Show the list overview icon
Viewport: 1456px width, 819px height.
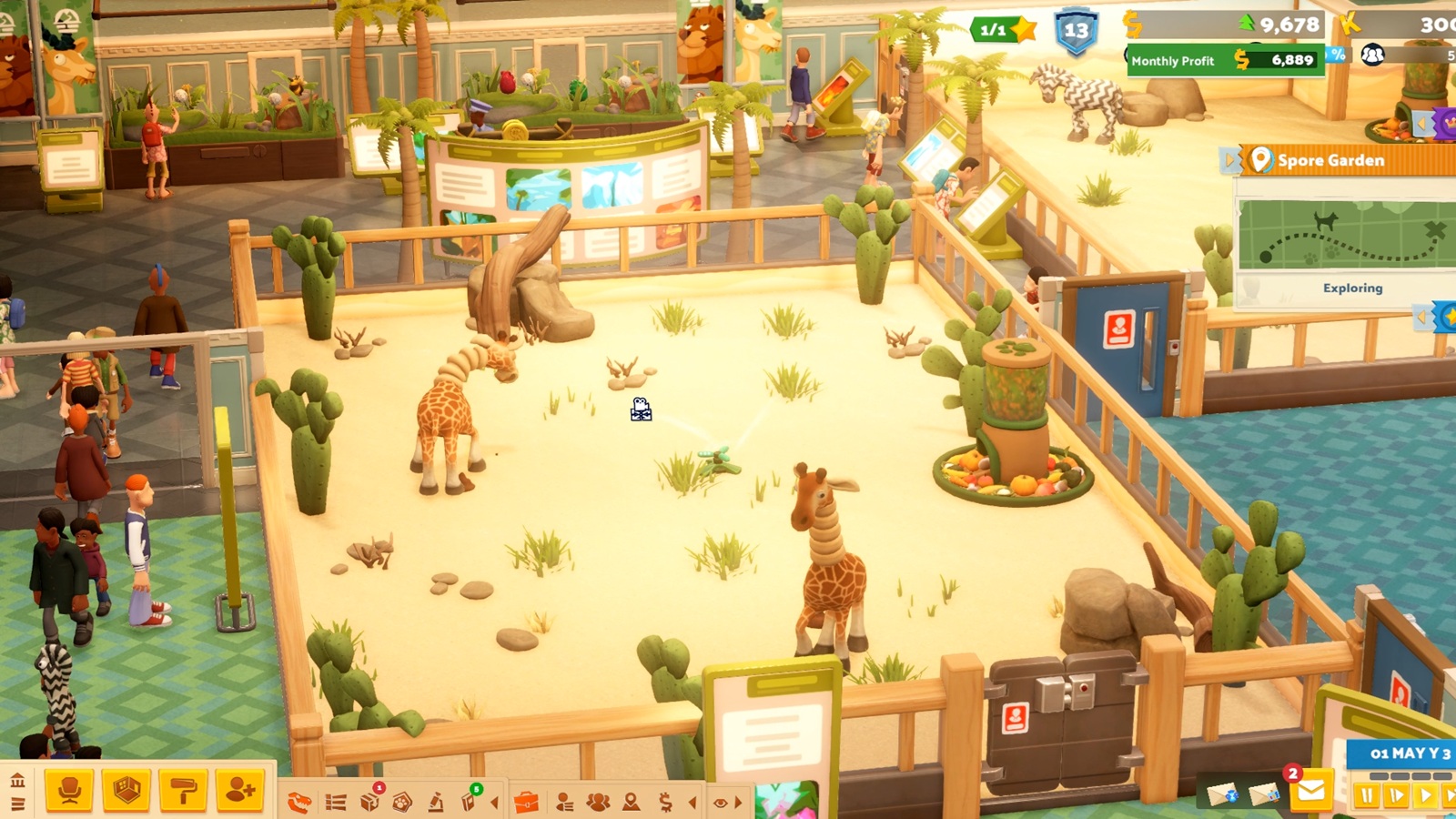pos(336,802)
